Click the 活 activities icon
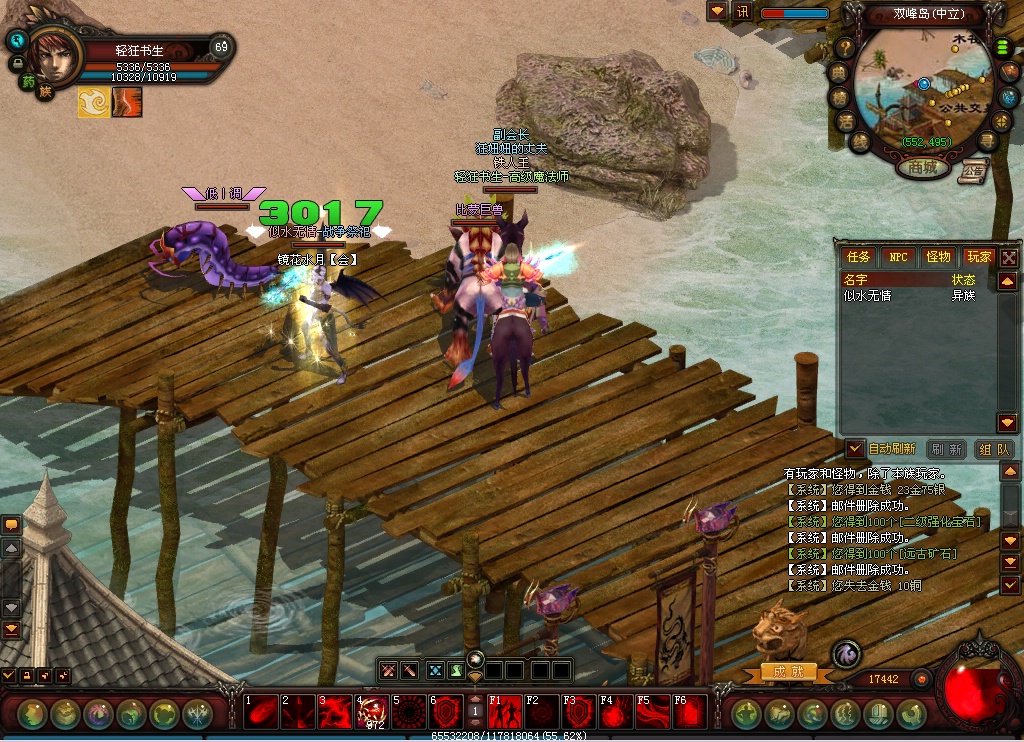 [x=845, y=122]
